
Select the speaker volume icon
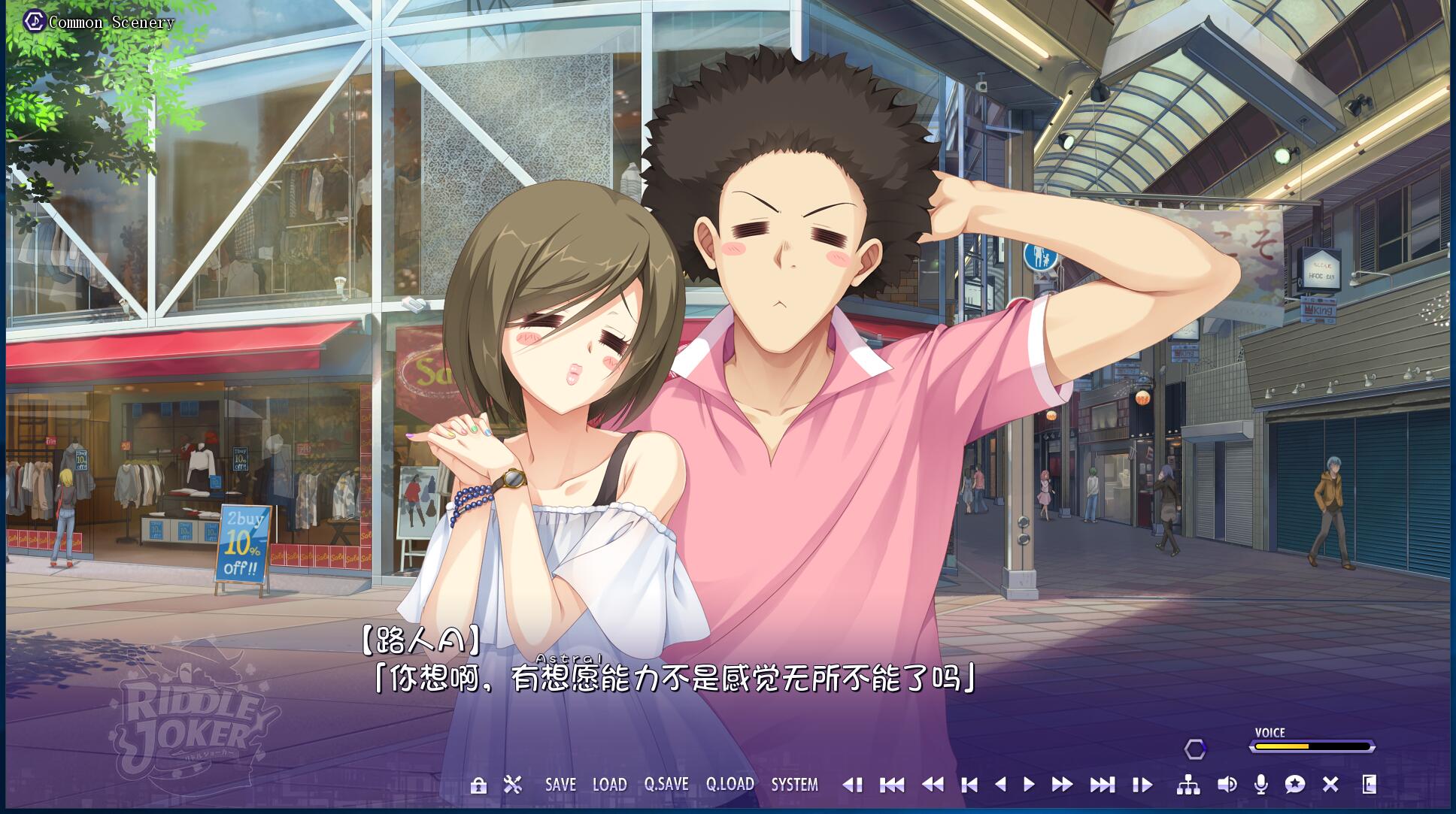[1227, 785]
